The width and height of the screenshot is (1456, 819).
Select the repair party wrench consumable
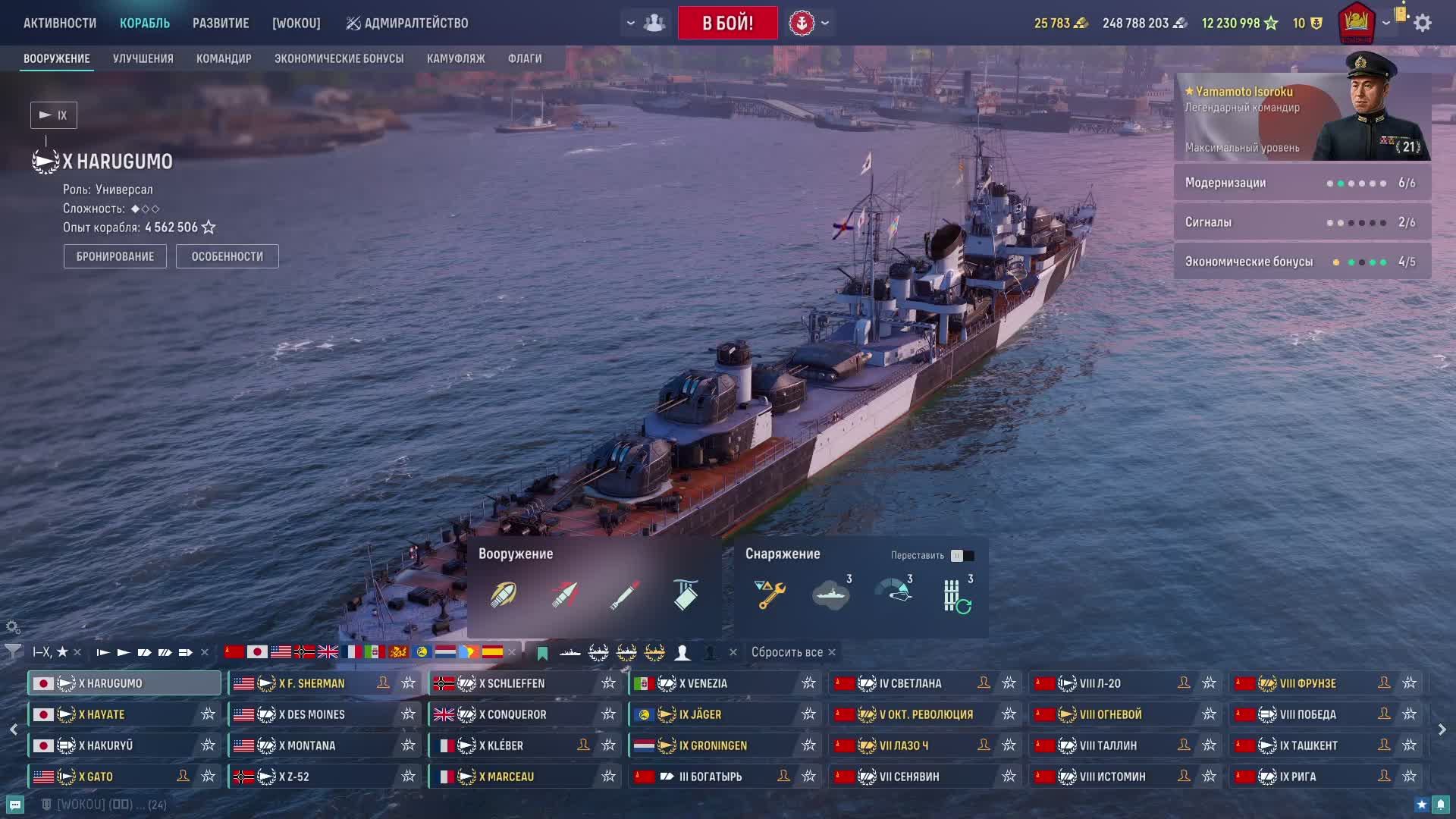pos(770,594)
